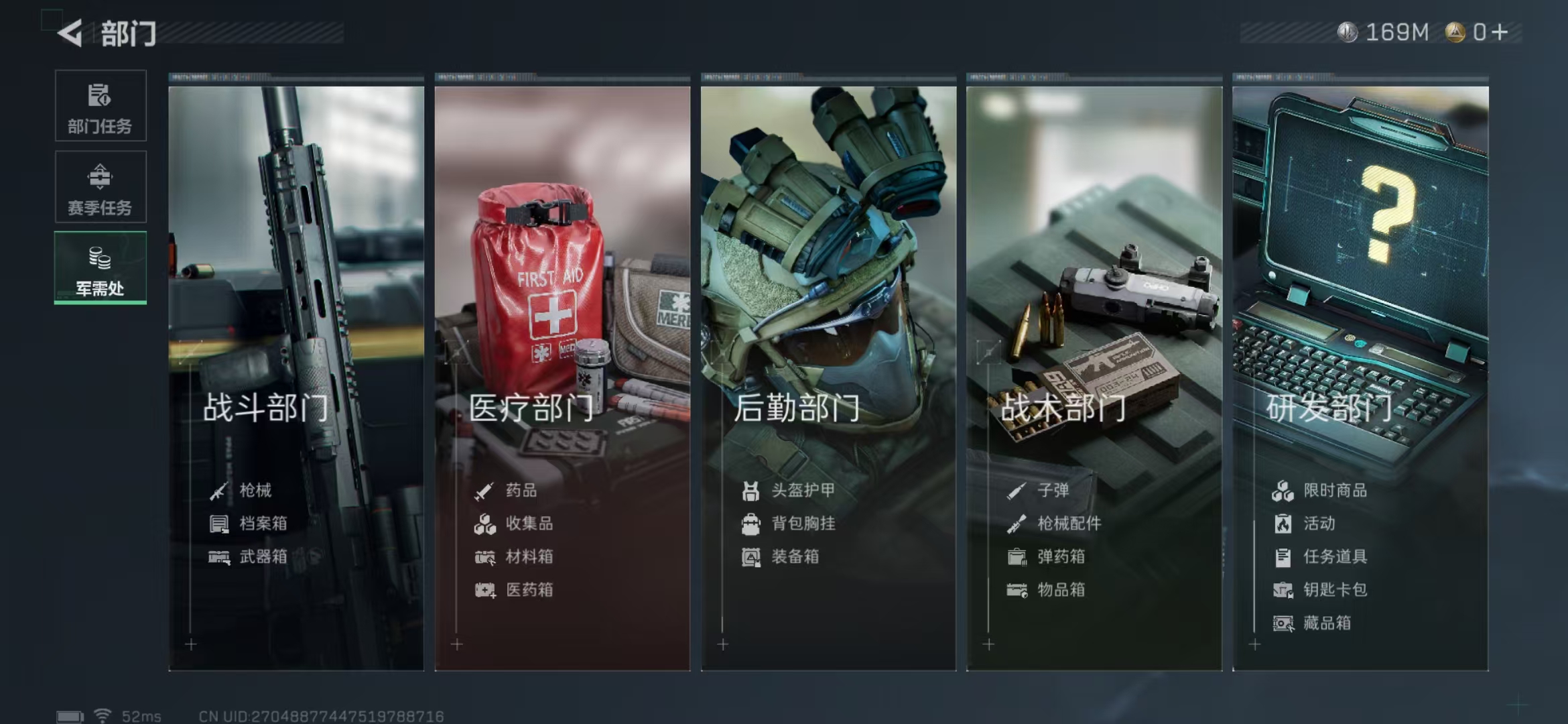Select the 子弹 ammunition icon in 战术部门

point(1016,490)
